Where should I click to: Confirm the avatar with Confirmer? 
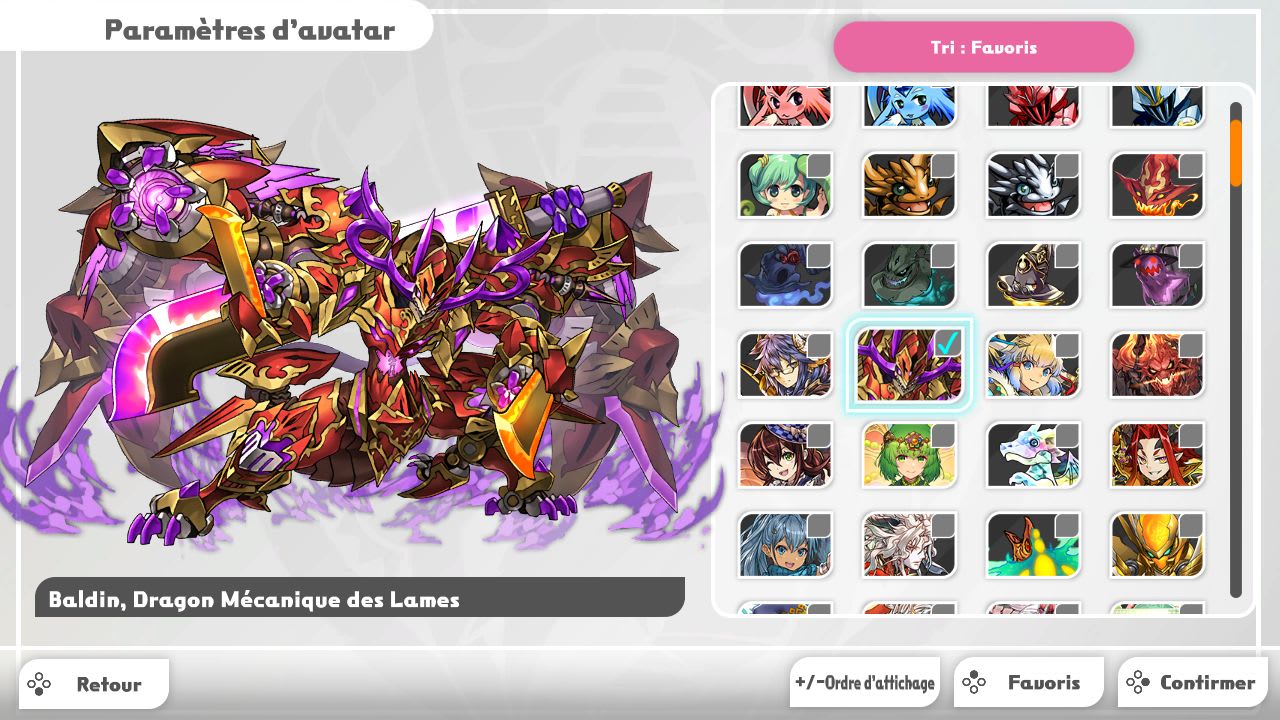tap(1193, 682)
